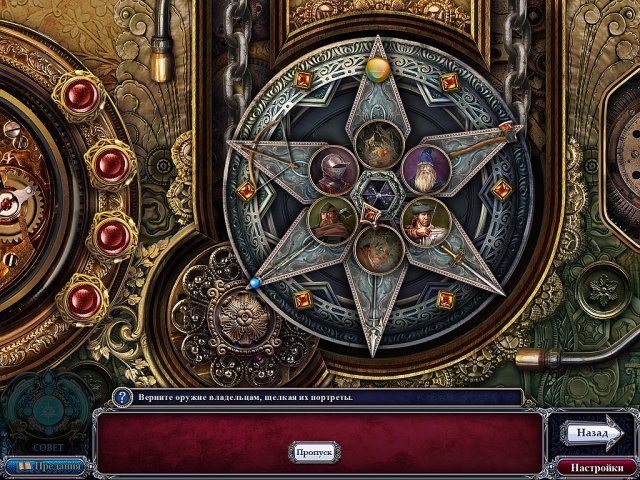Open the Предания book journal
This screenshot has height=480, width=640.
(47, 466)
